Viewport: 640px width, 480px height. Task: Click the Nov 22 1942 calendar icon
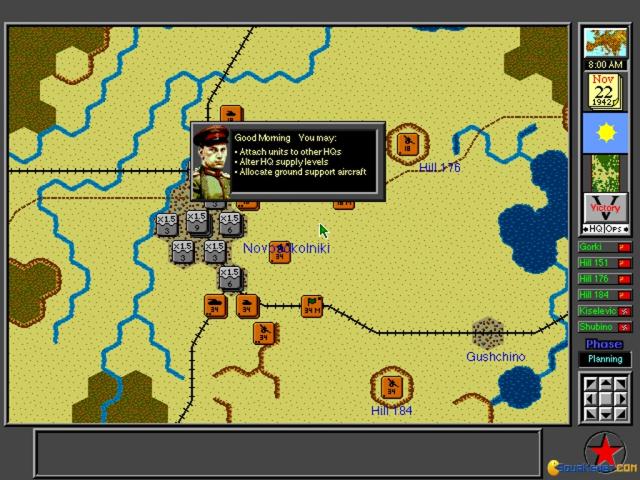click(x=604, y=91)
